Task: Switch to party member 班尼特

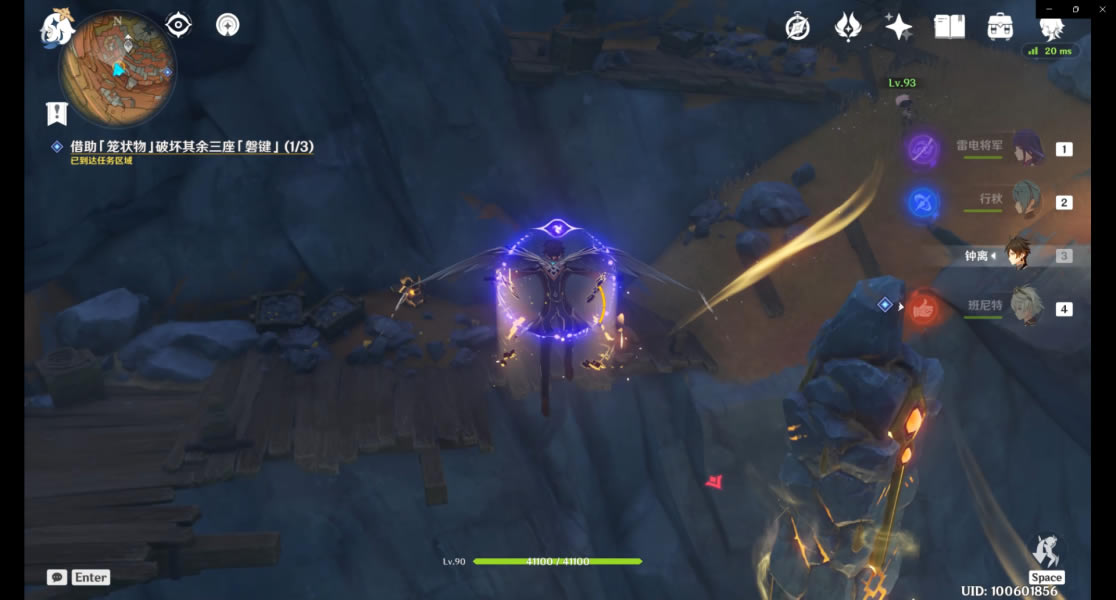Action: point(1027,308)
